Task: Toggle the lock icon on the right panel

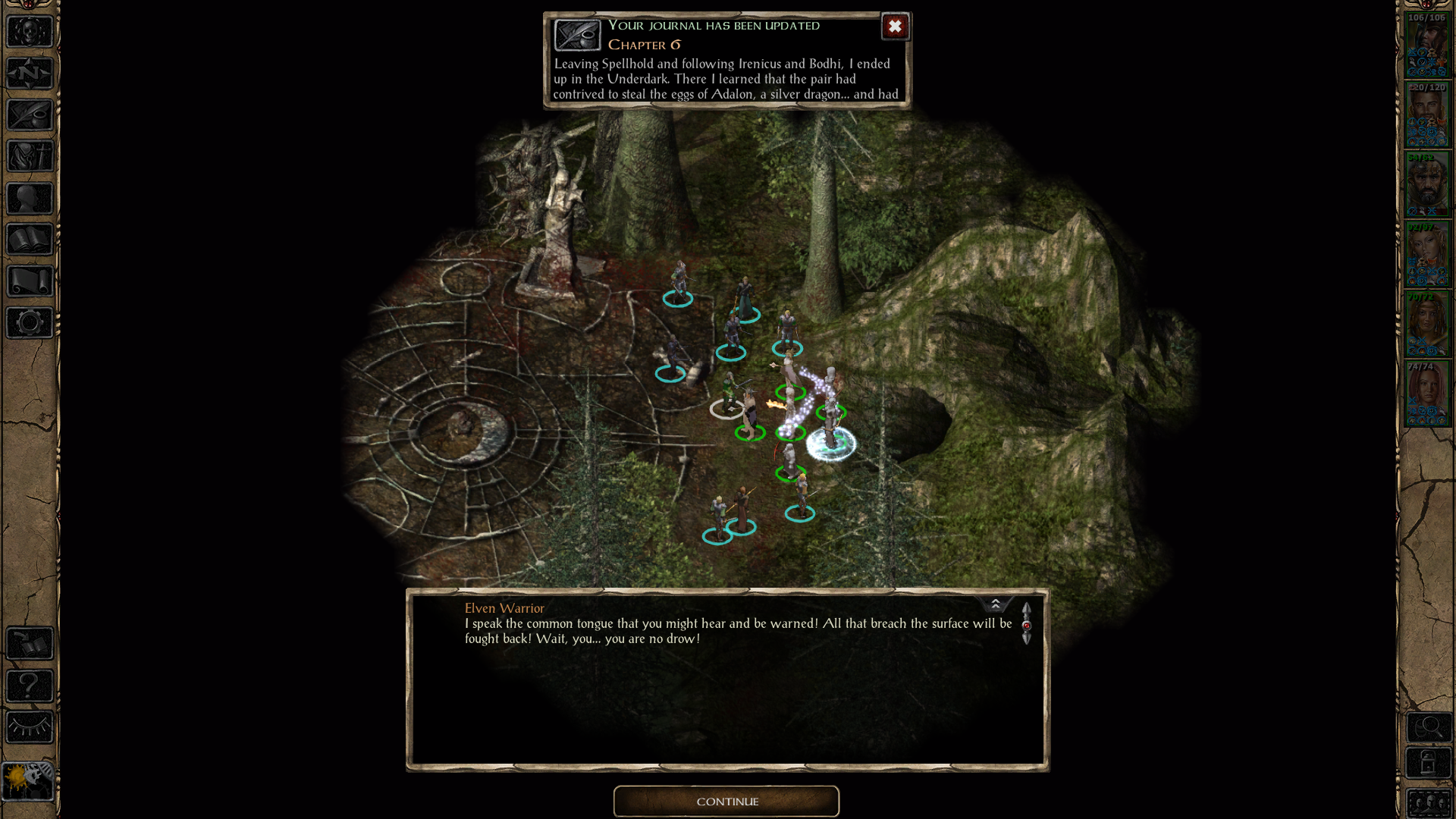Action: click(1429, 763)
